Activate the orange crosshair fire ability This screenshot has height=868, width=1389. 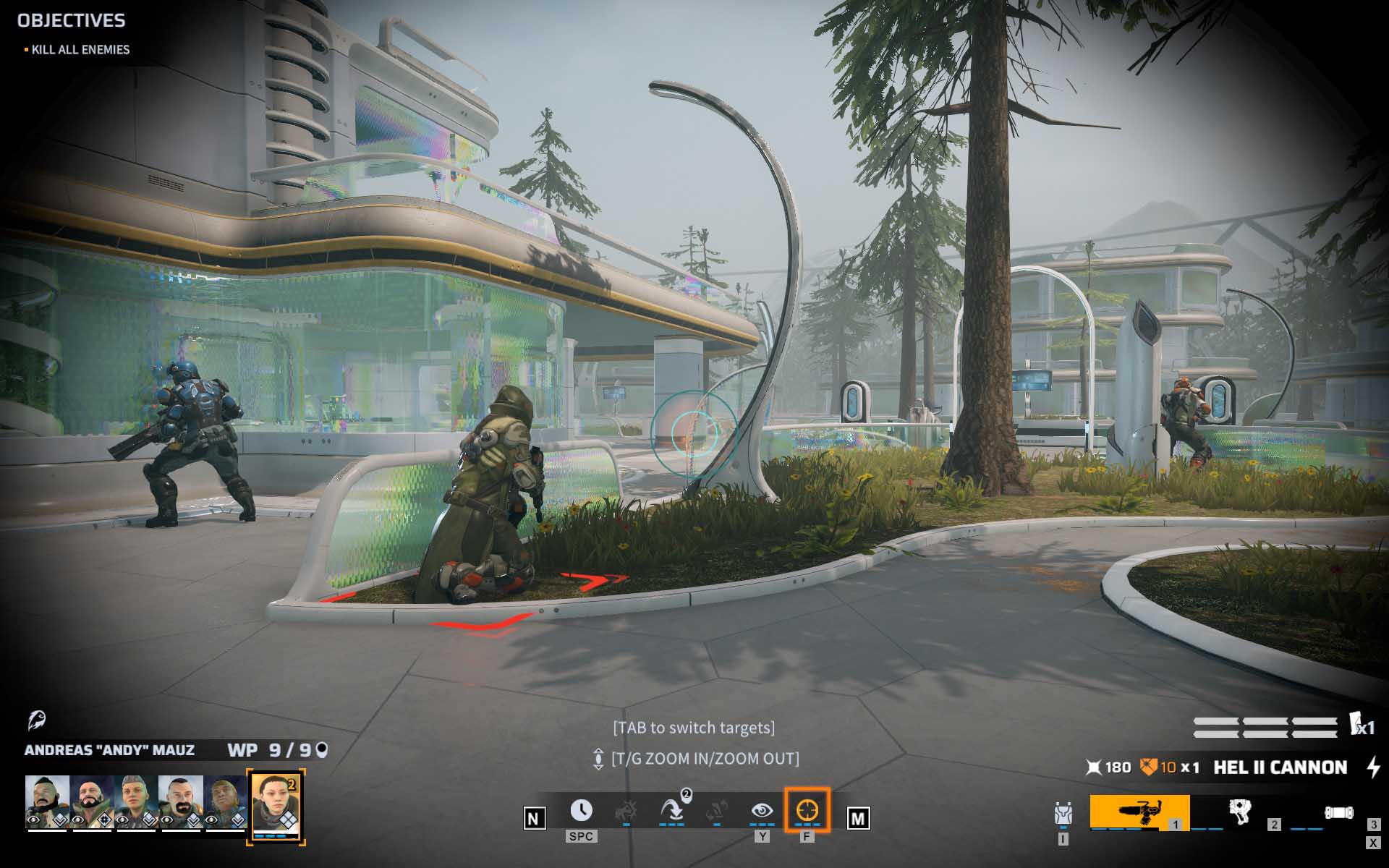tap(807, 811)
